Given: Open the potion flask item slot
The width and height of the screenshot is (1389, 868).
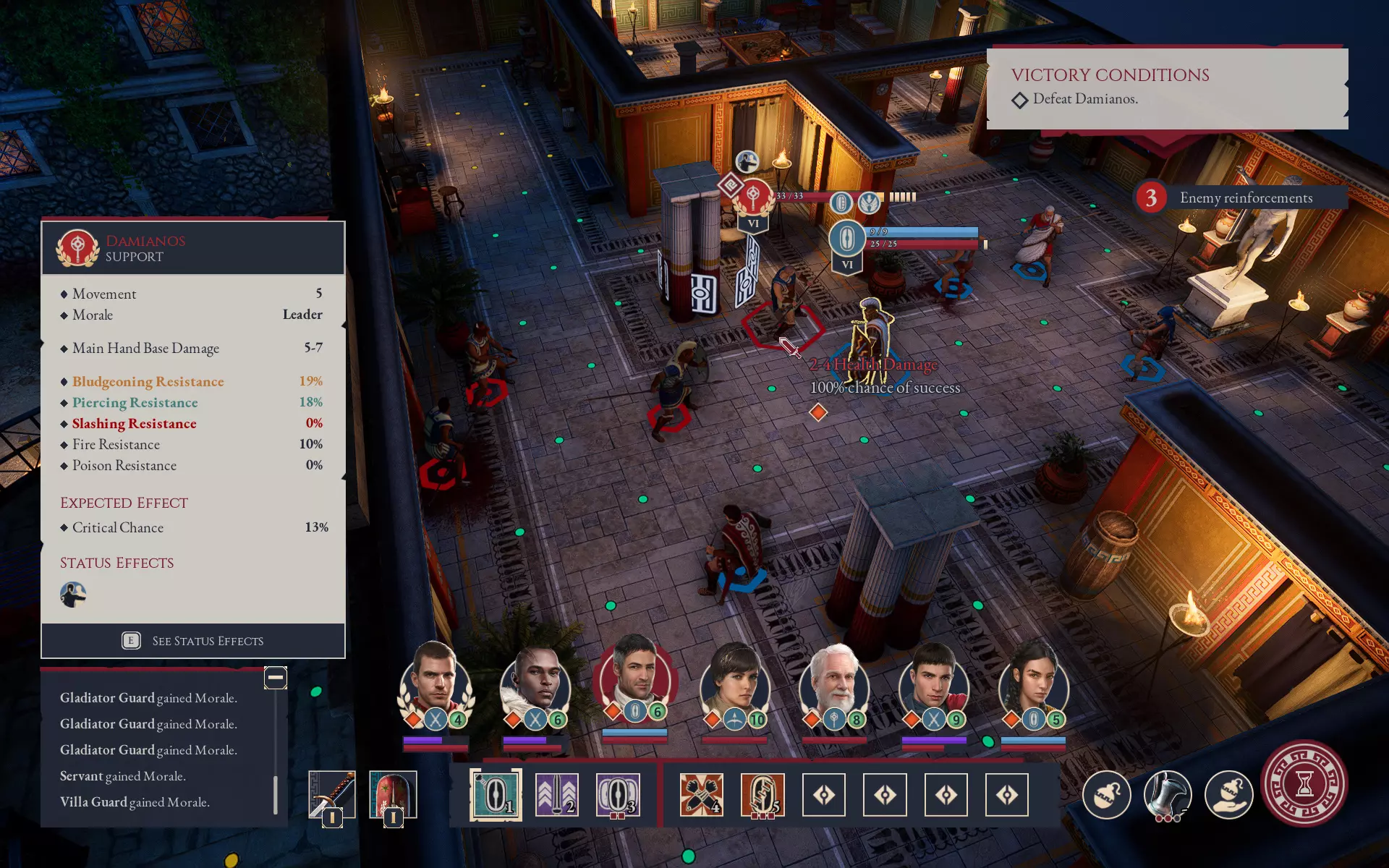Looking at the screenshot, I should (x=1106, y=793).
